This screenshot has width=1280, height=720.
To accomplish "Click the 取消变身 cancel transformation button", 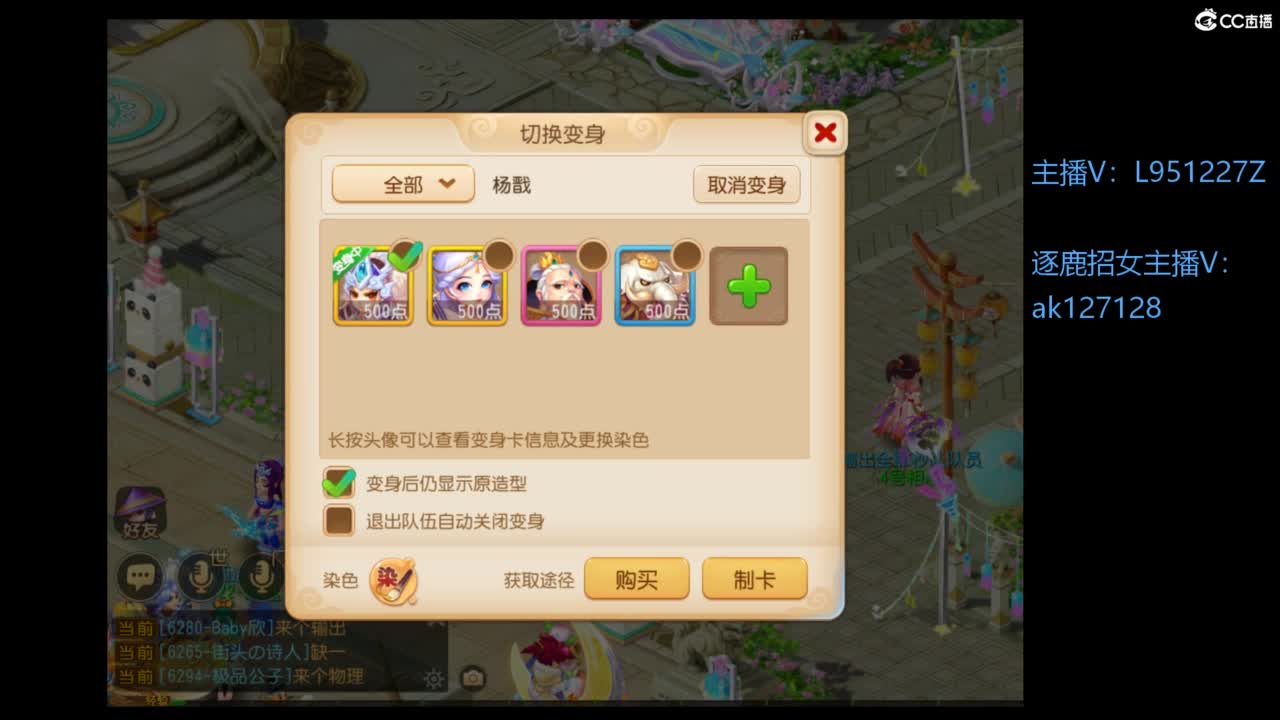I will (747, 184).
